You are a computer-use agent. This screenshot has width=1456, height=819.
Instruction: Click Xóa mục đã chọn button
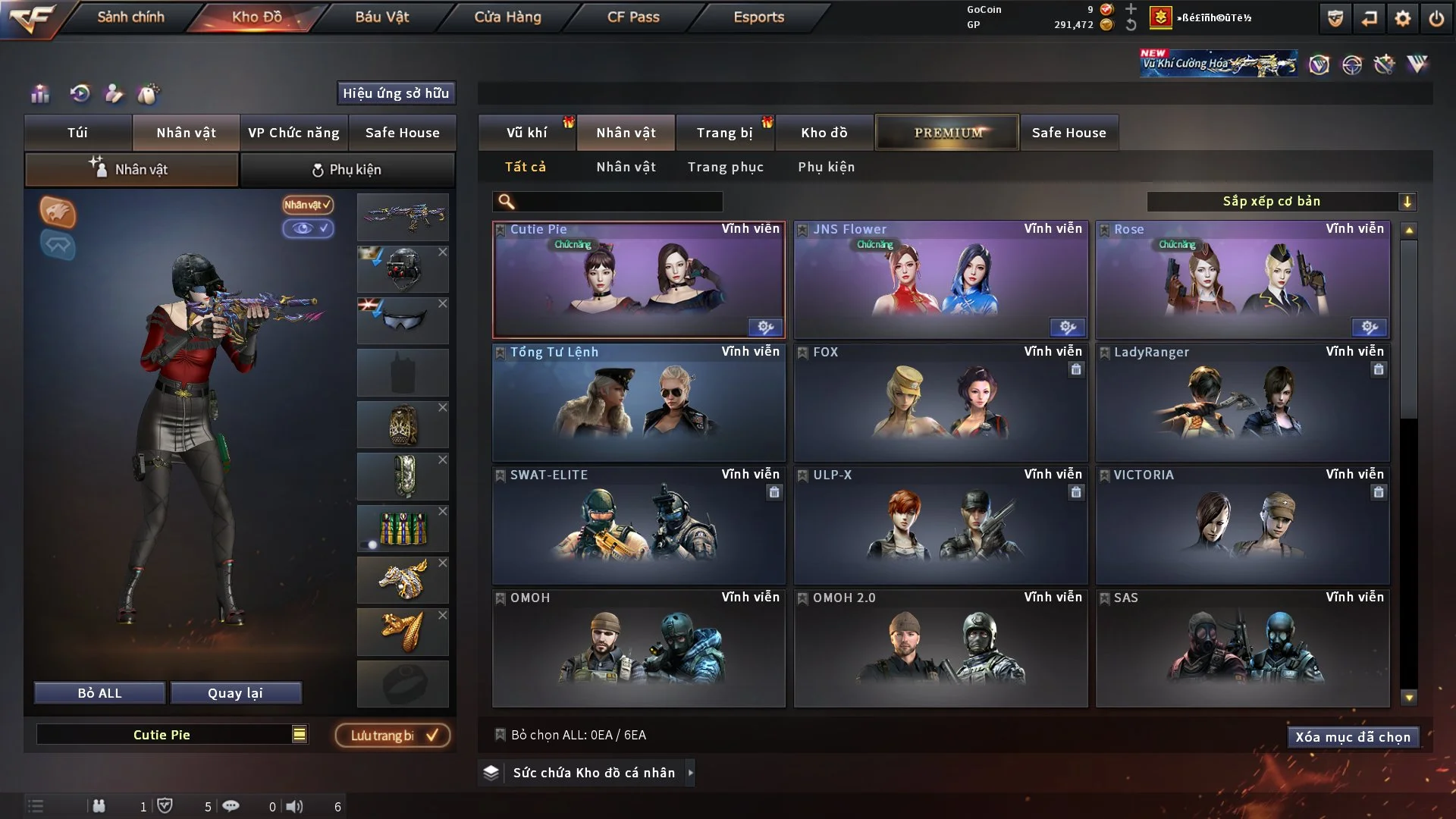(x=1352, y=737)
